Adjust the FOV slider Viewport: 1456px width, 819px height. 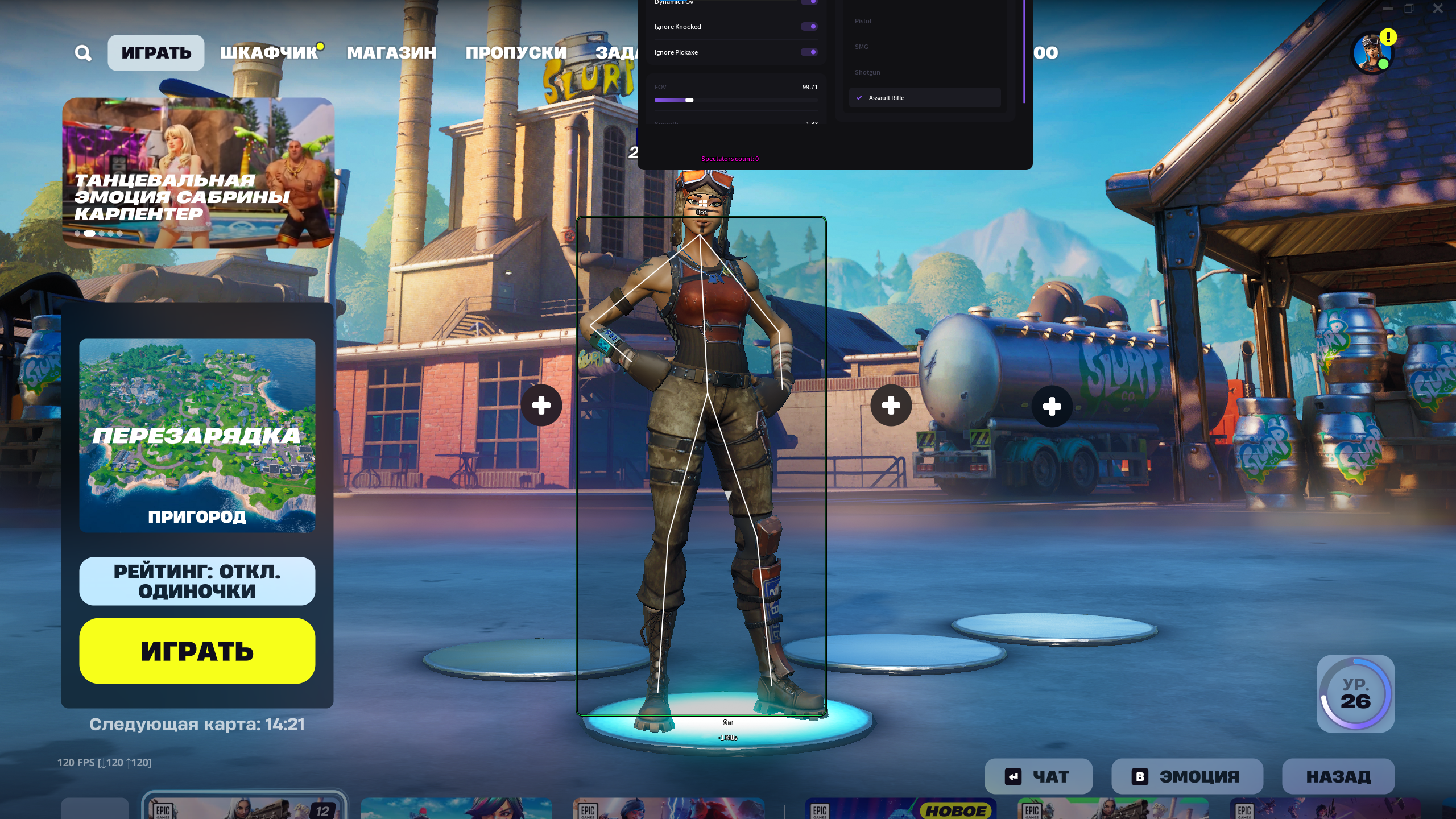[x=689, y=100]
